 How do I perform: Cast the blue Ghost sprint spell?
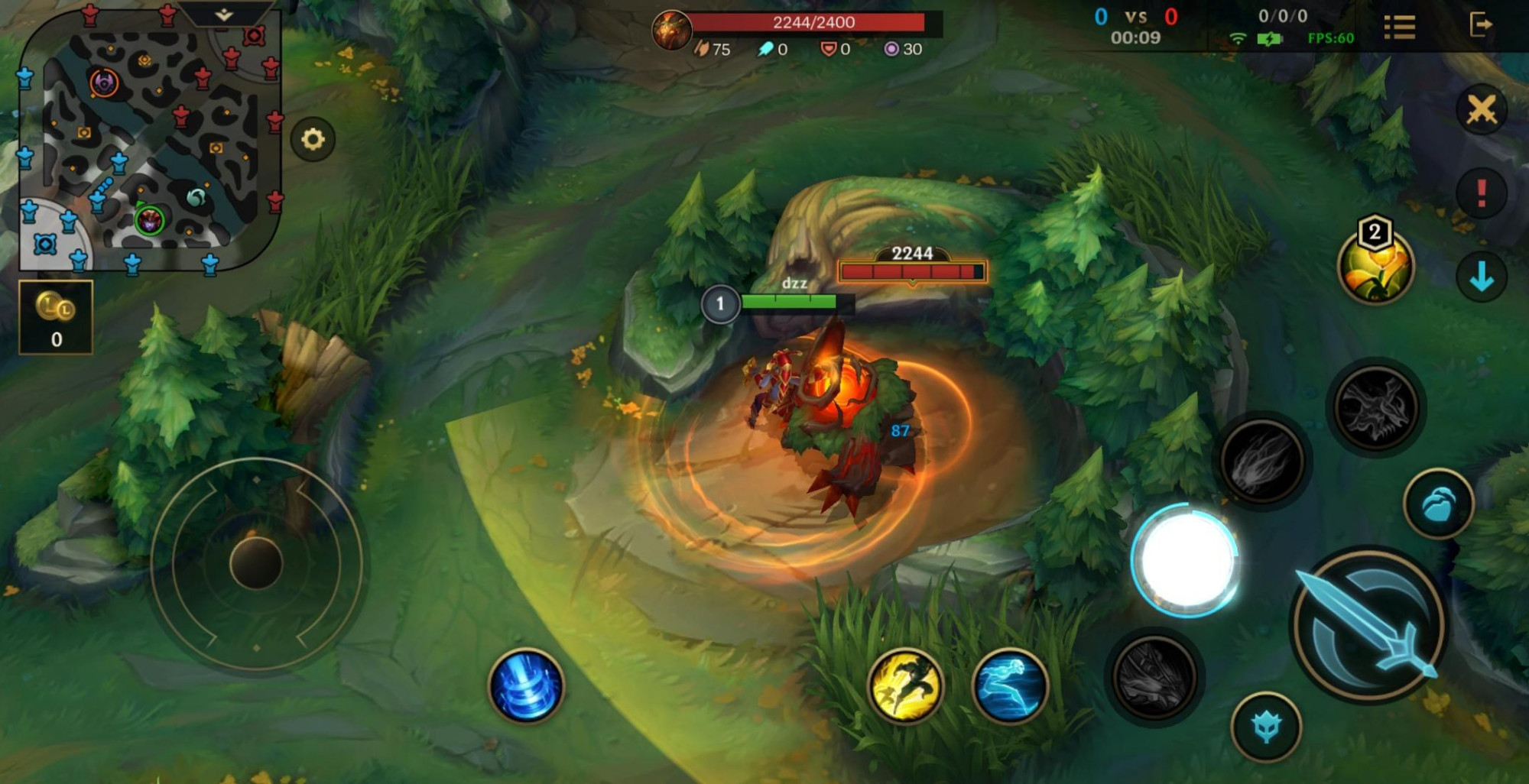(1009, 685)
